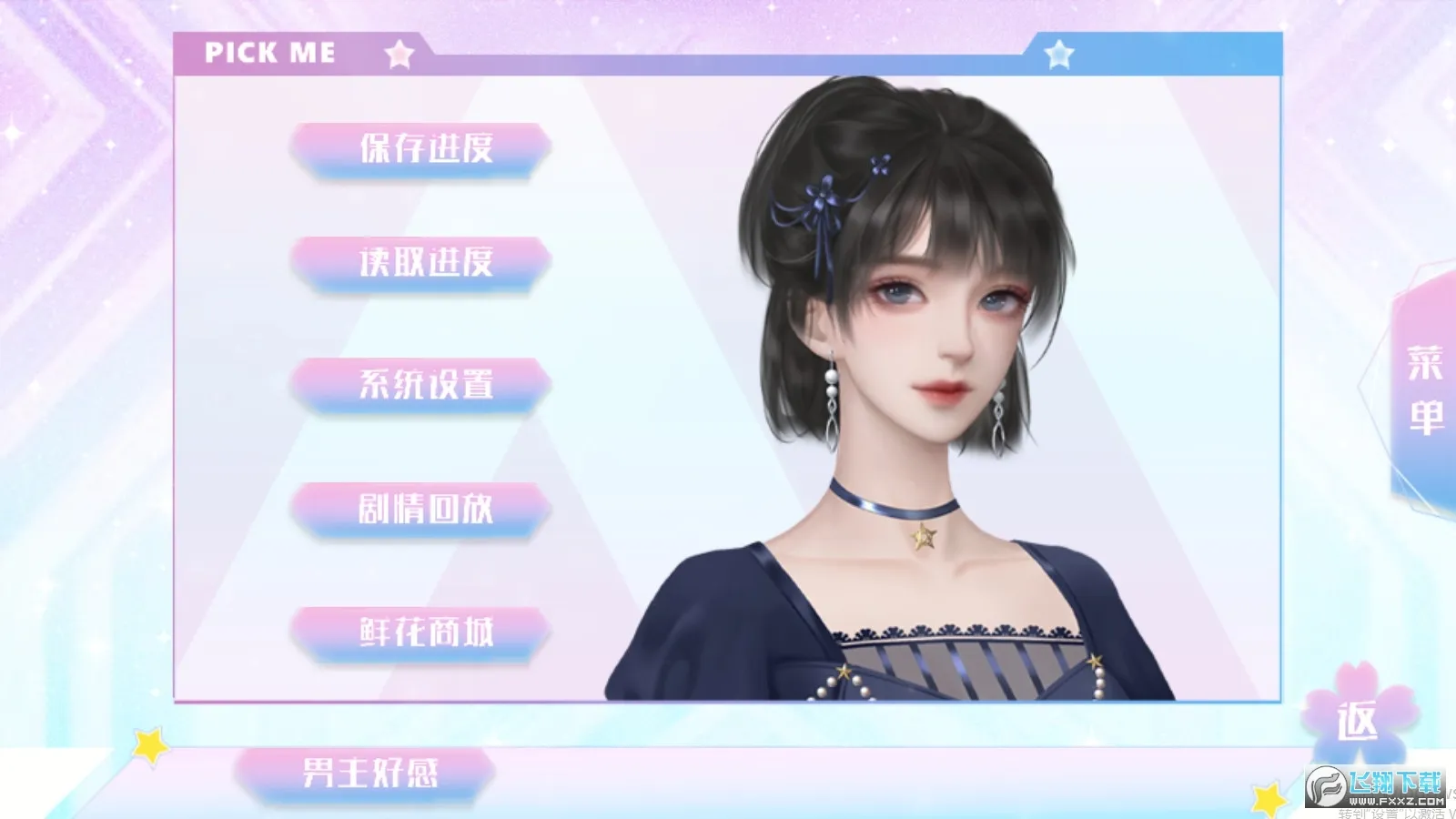This screenshot has height=819, width=1456.
Task: Click the pink star icon beside PICK ME title
Action: pos(398,55)
